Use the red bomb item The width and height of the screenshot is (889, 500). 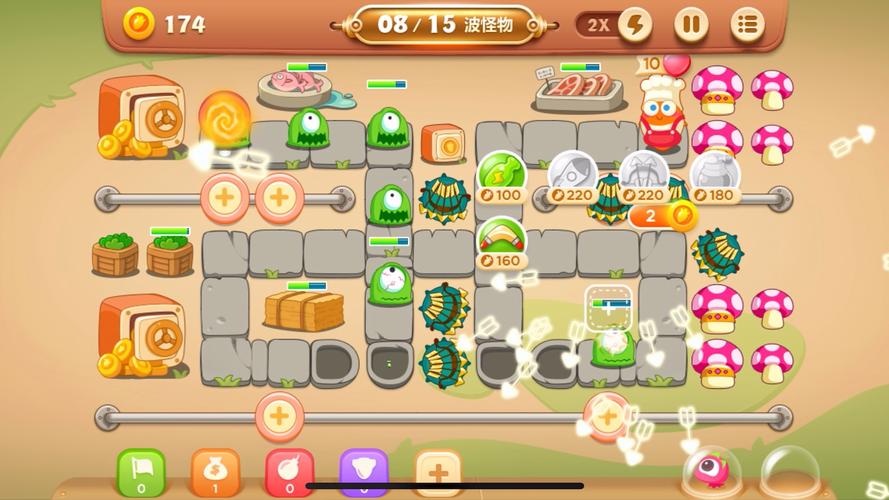289,472
